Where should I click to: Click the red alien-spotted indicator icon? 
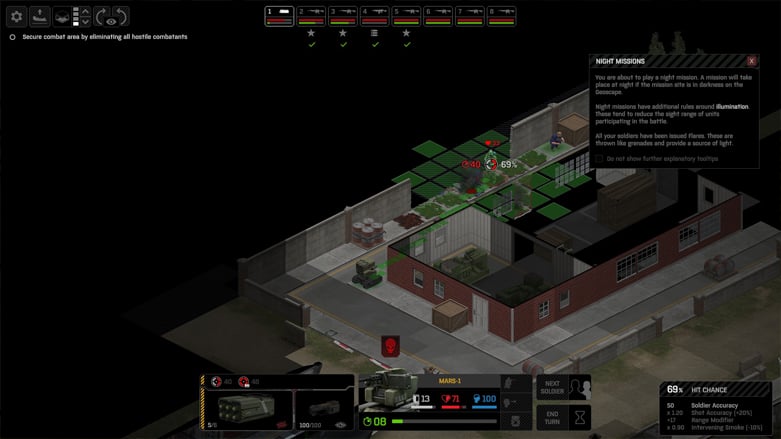point(389,346)
